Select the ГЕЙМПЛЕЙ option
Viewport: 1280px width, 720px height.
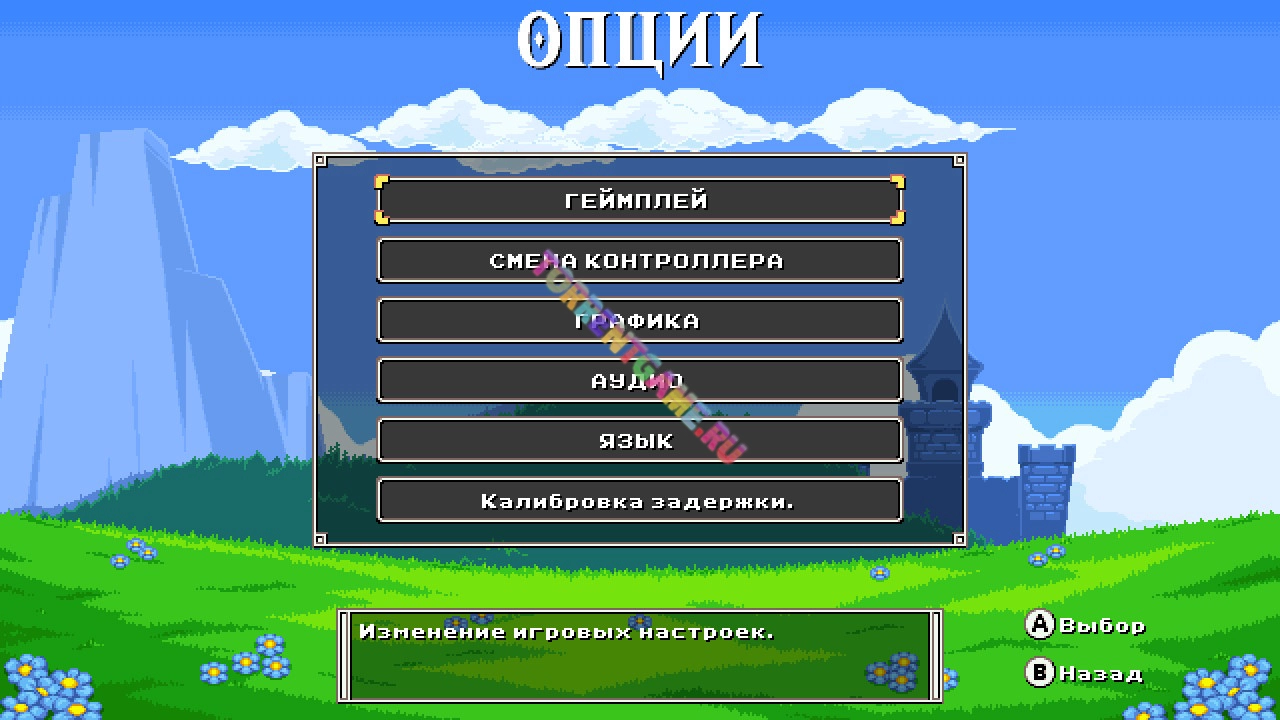(x=639, y=199)
